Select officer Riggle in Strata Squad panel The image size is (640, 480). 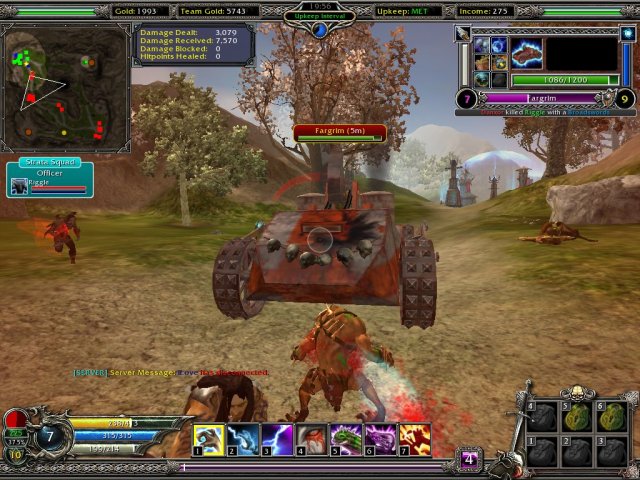20,185
